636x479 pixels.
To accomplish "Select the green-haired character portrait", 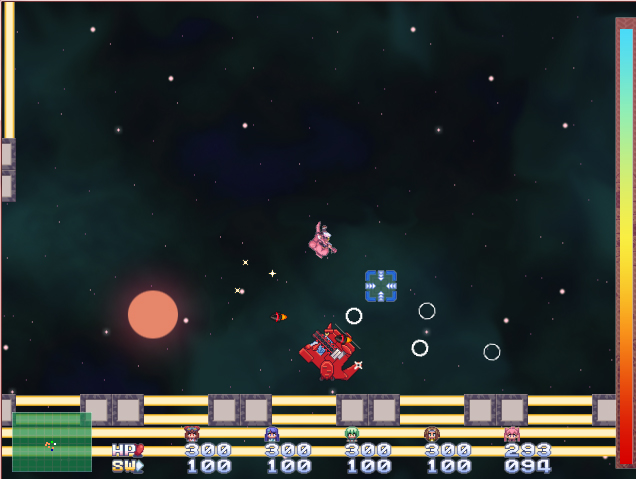I will click(351, 434).
